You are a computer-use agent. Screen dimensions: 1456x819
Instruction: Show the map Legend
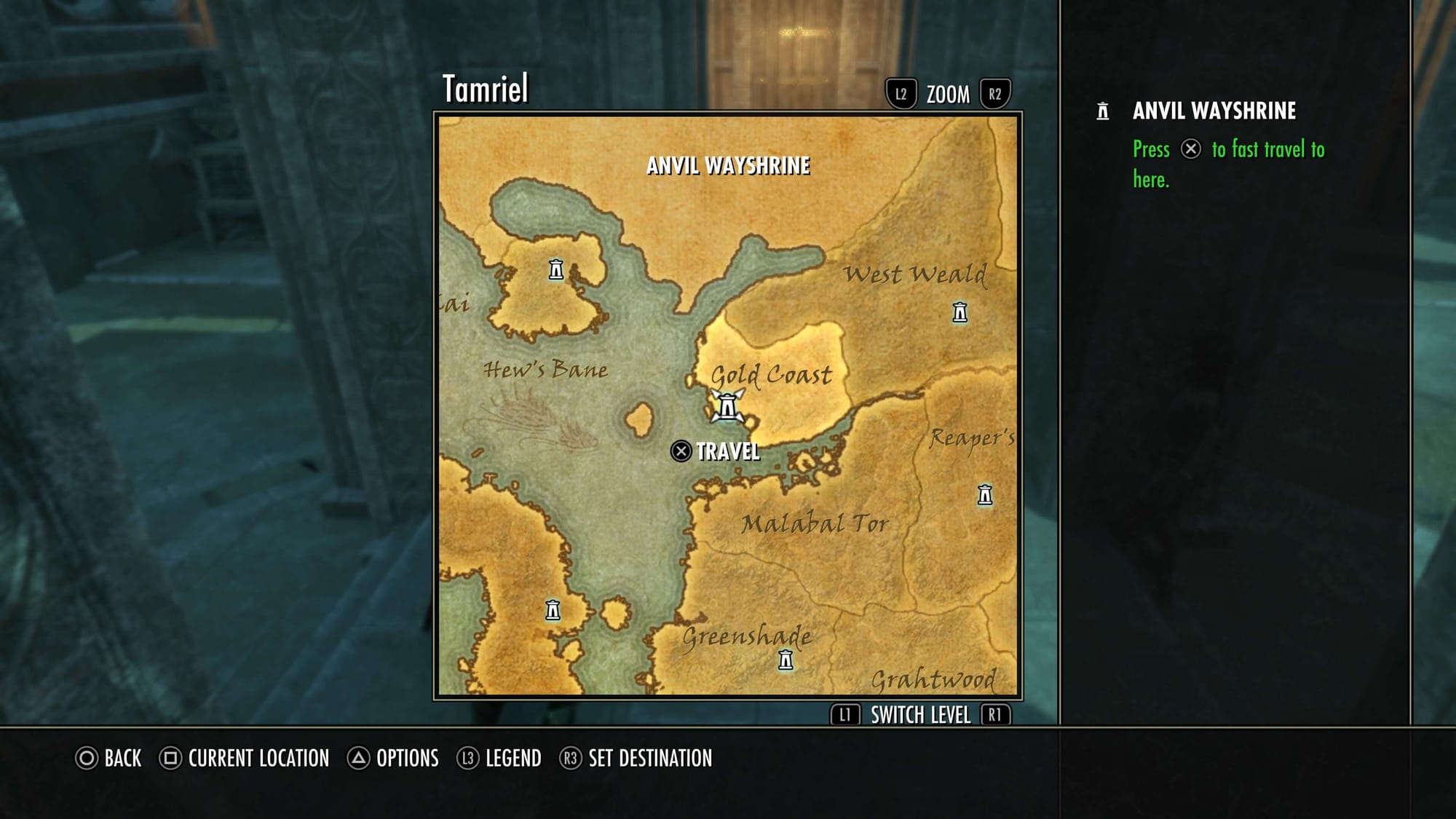pyautogui.click(x=499, y=759)
